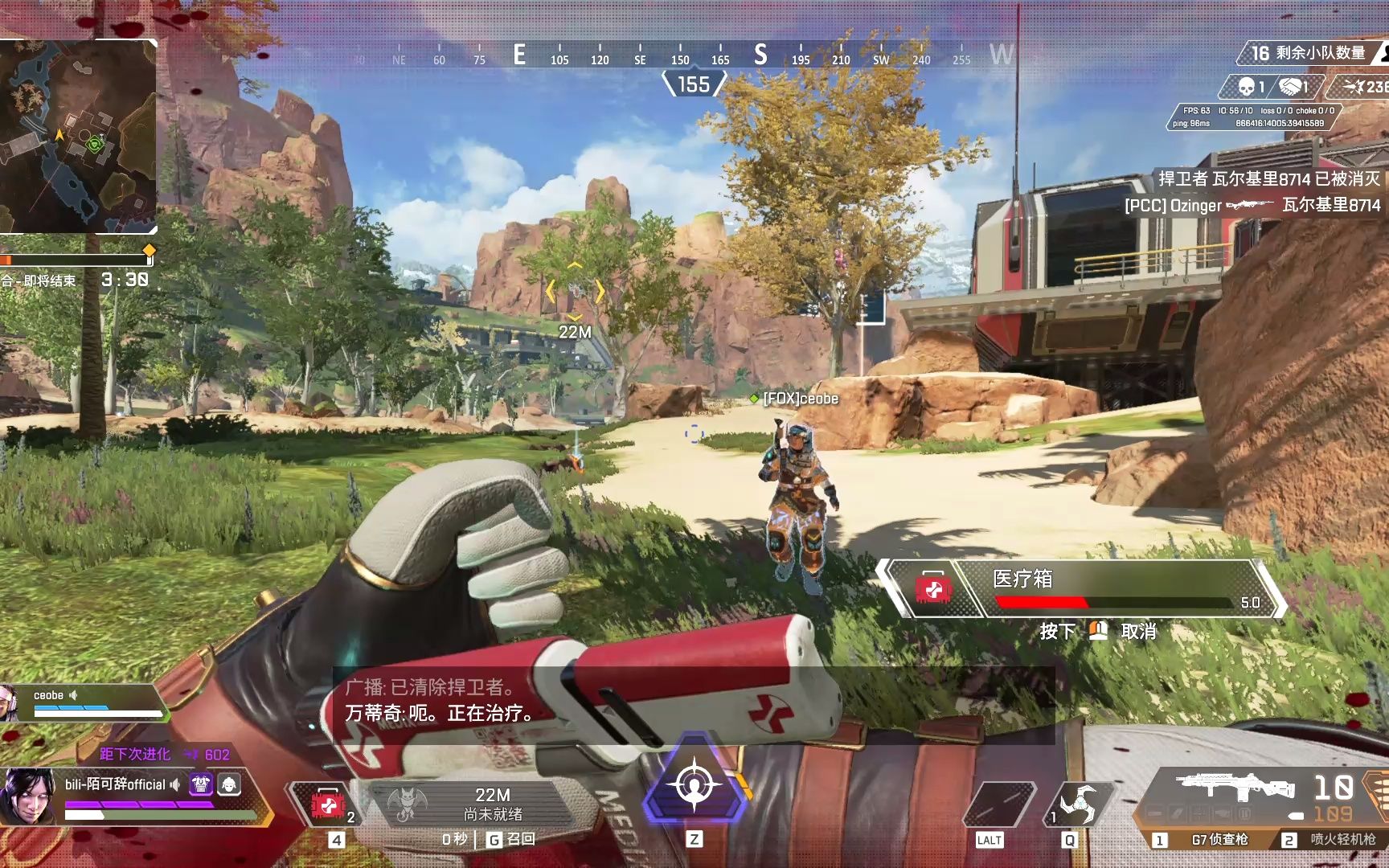Click the purple helmet icon beside player name

(x=200, y=784)
